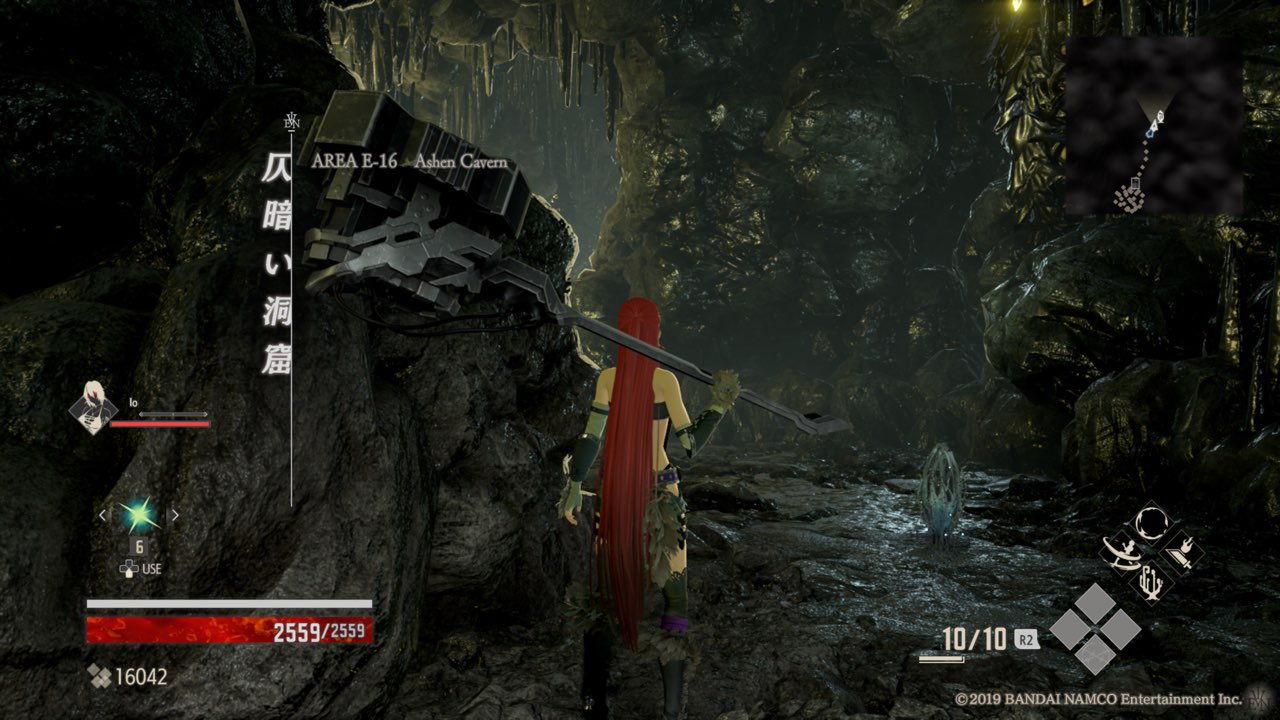This screenshot has width=1280, height=720.
Task: Click companion Io's portrait
Action: point(92,410)
